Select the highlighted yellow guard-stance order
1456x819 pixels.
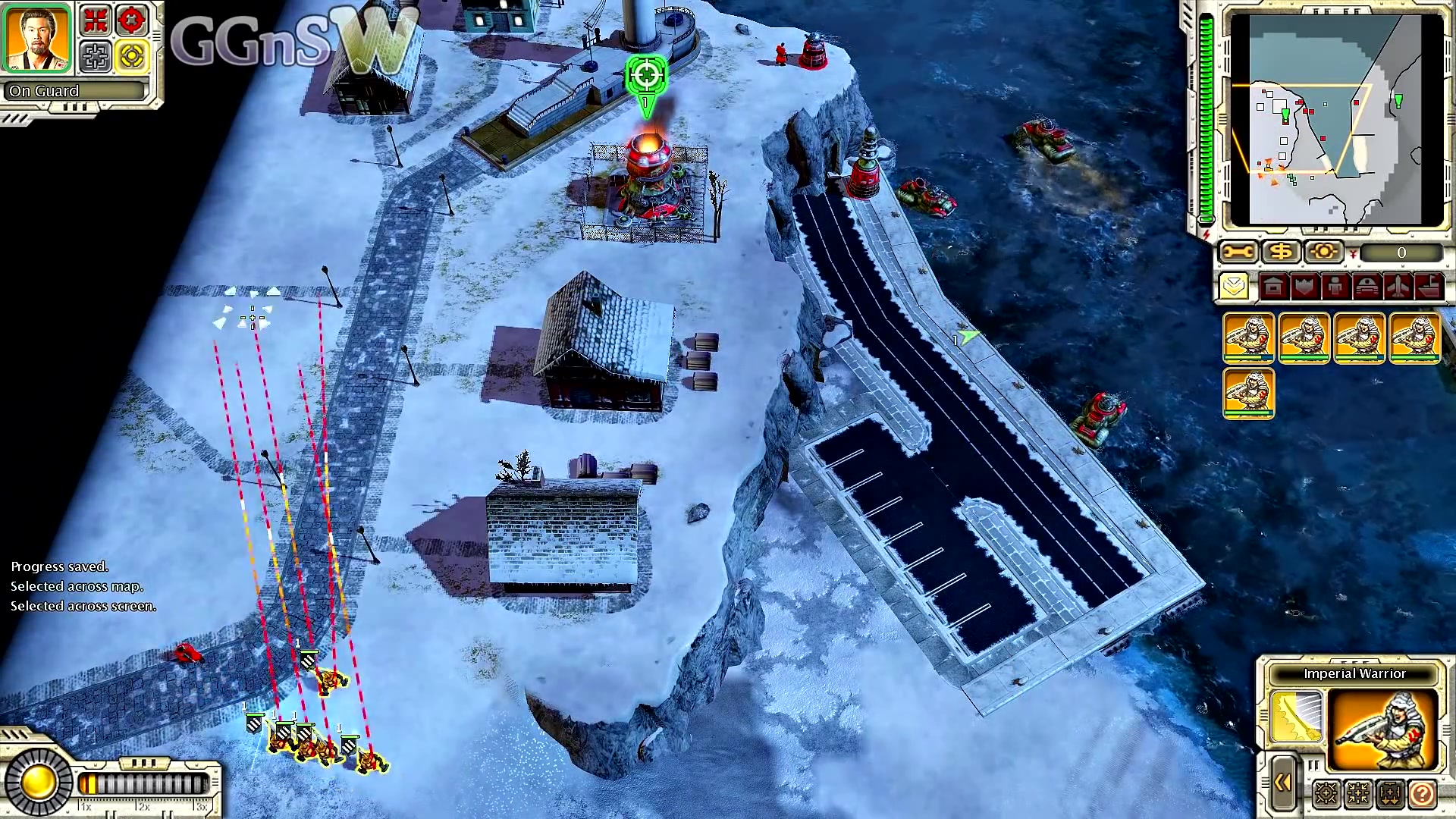pos(132,56)
